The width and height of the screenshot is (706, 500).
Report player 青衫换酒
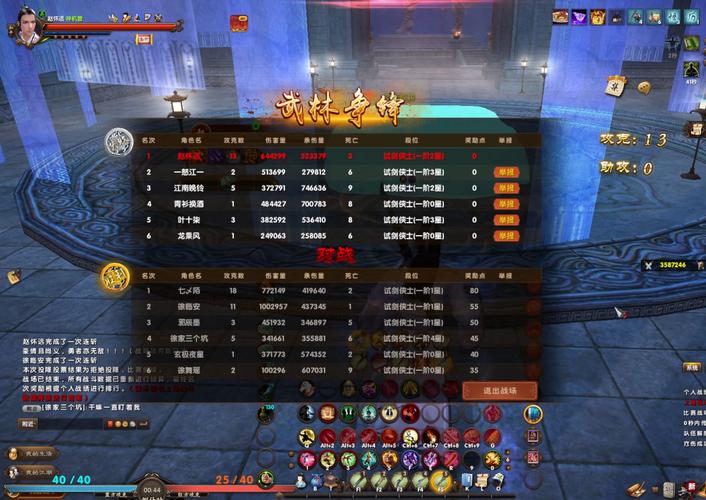pos(506,204)
